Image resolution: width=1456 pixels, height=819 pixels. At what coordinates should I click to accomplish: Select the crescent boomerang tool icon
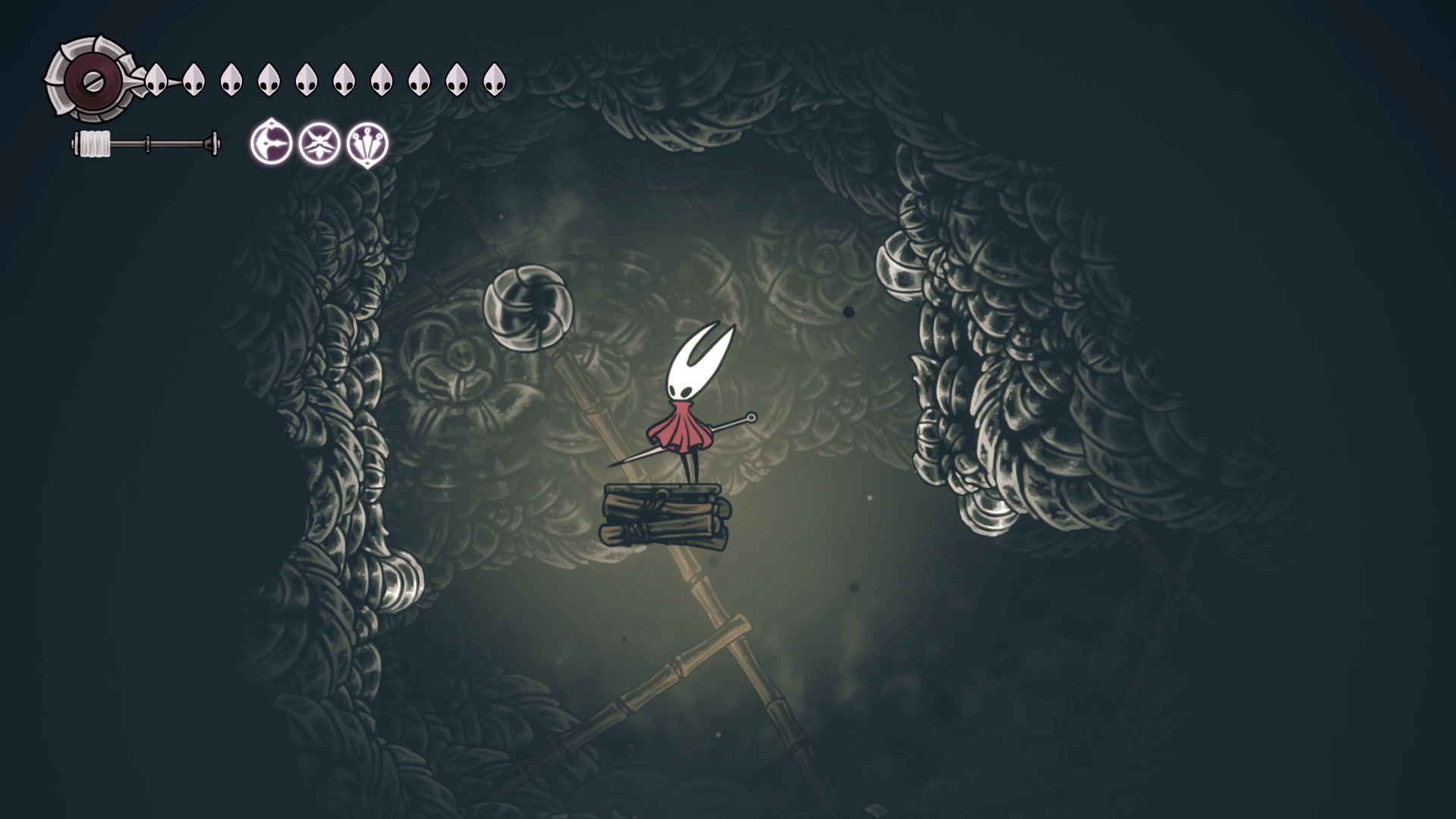click(271, 143)
